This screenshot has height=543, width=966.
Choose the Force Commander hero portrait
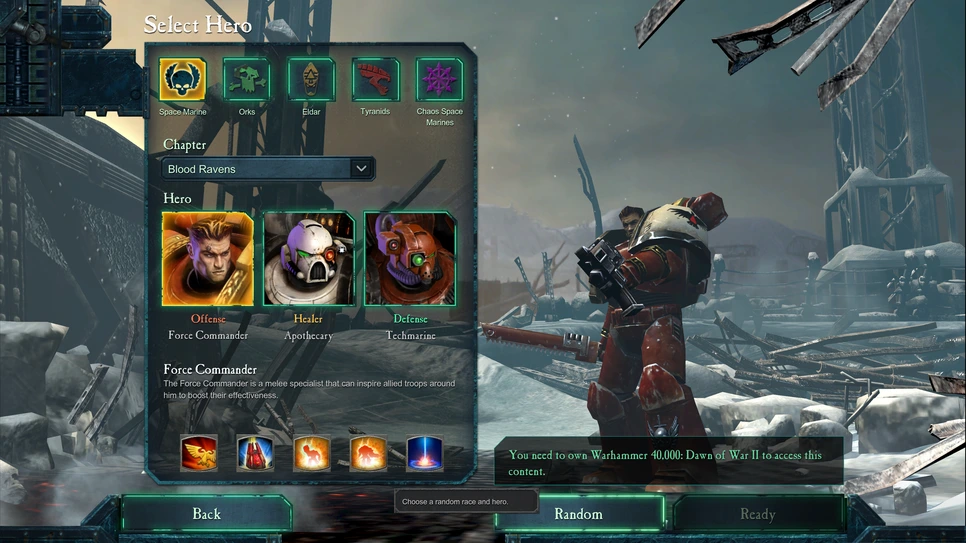[x=208, y=259]
